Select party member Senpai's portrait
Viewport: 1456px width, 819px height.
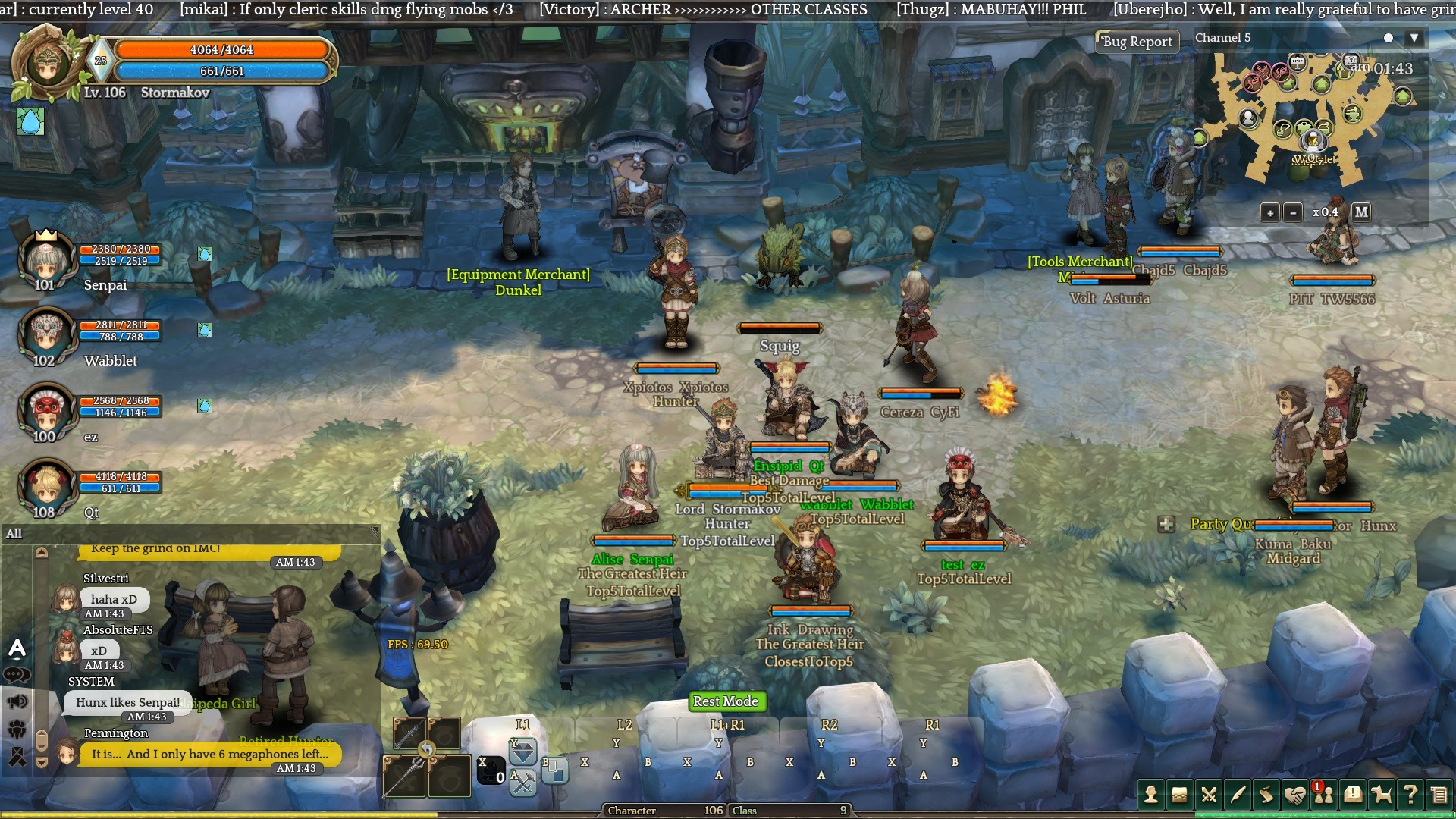[45, 260]
